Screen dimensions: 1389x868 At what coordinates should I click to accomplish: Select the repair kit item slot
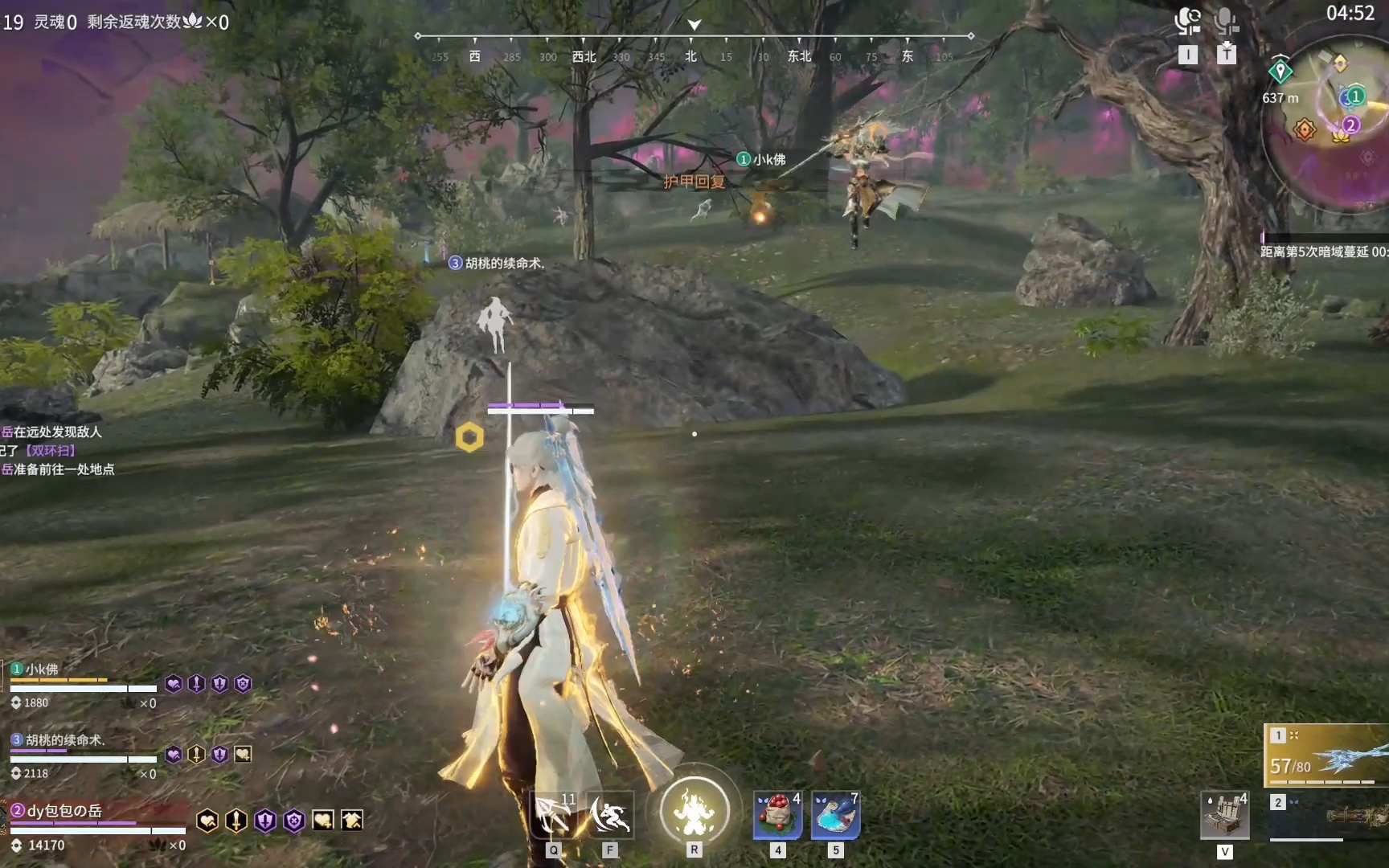[x=1224, y=815]
